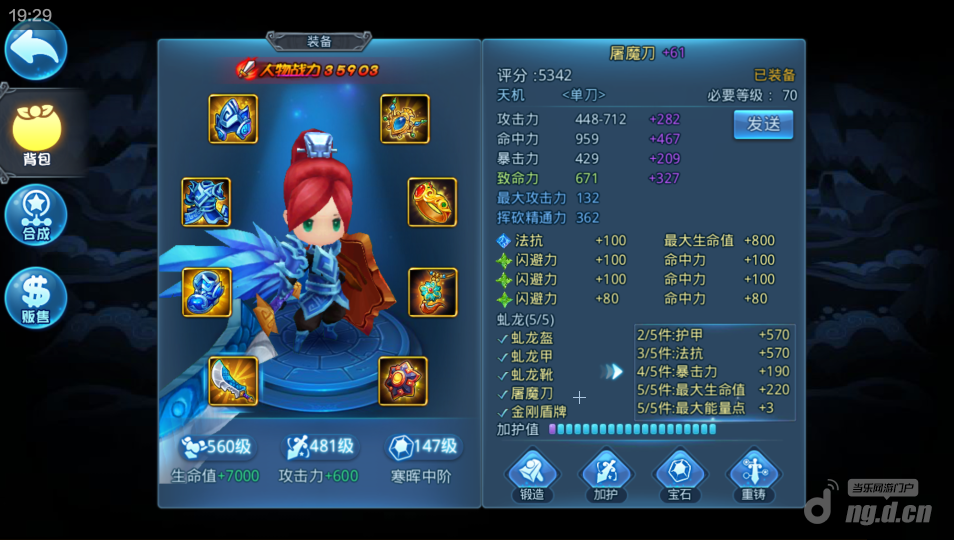The image size is (954, 540).
Task: Select the blue helmet equipment slot
Action: tap(233, 119)
